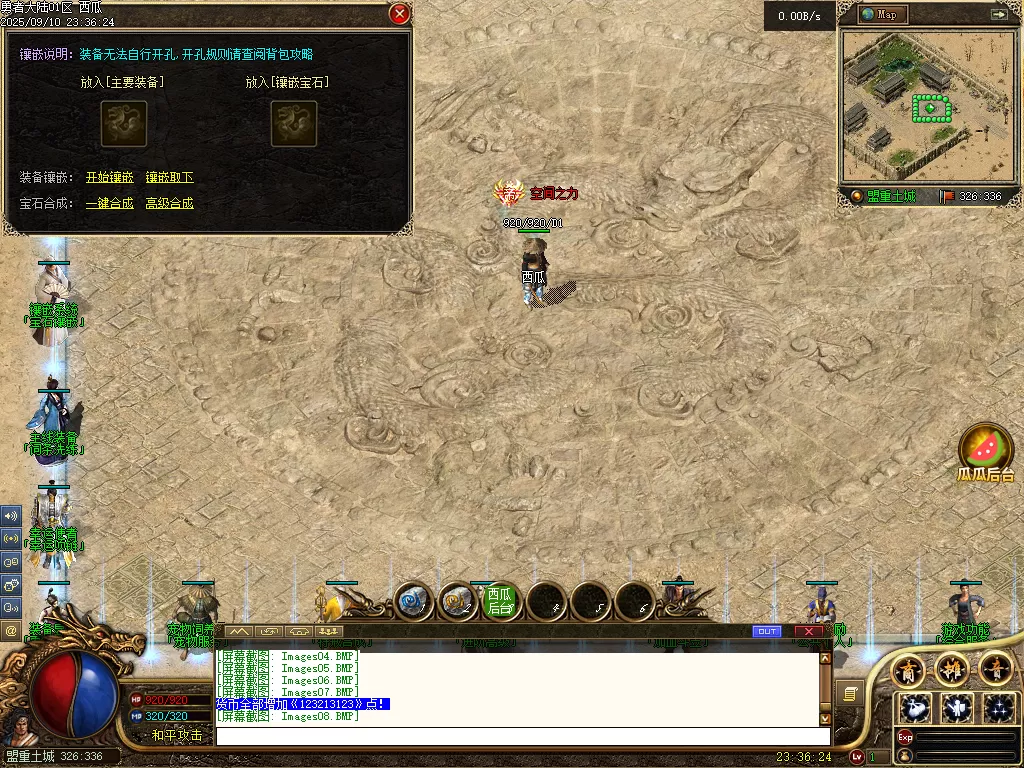This screenshot has width=1024, height=768.
Task: Close the chat window with red X
Action: [x=808, y=631]
